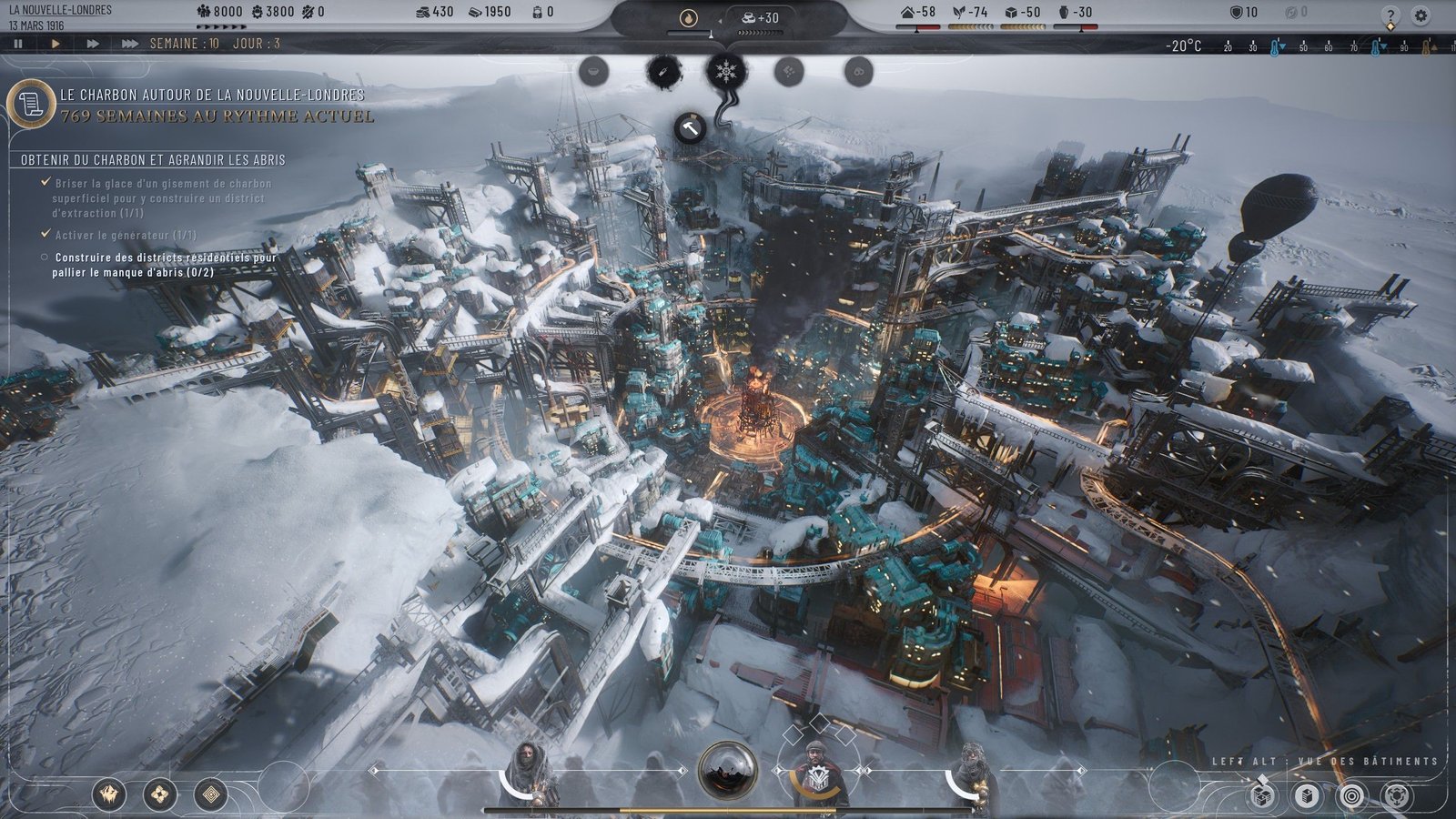
Task: Activate the fastest triple-arrow speed
Action: tap(130, 44)
